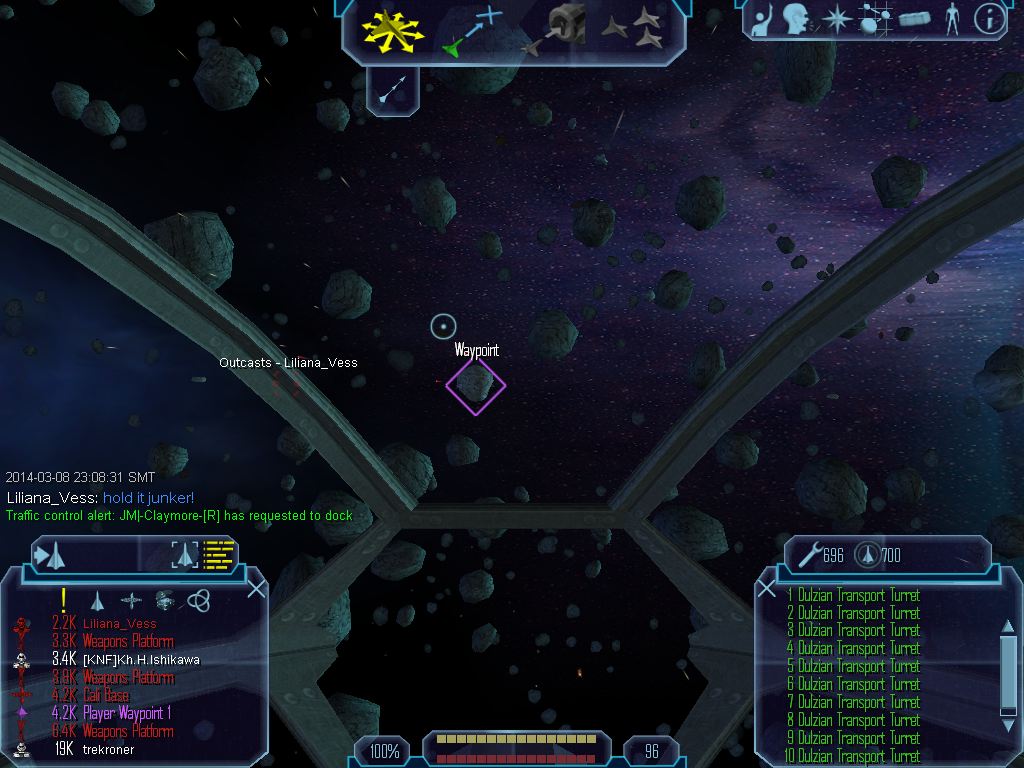Screen dimensions: 1024x768
Task: Click the weapons list scroll-down arrow
Action: 1008,709
